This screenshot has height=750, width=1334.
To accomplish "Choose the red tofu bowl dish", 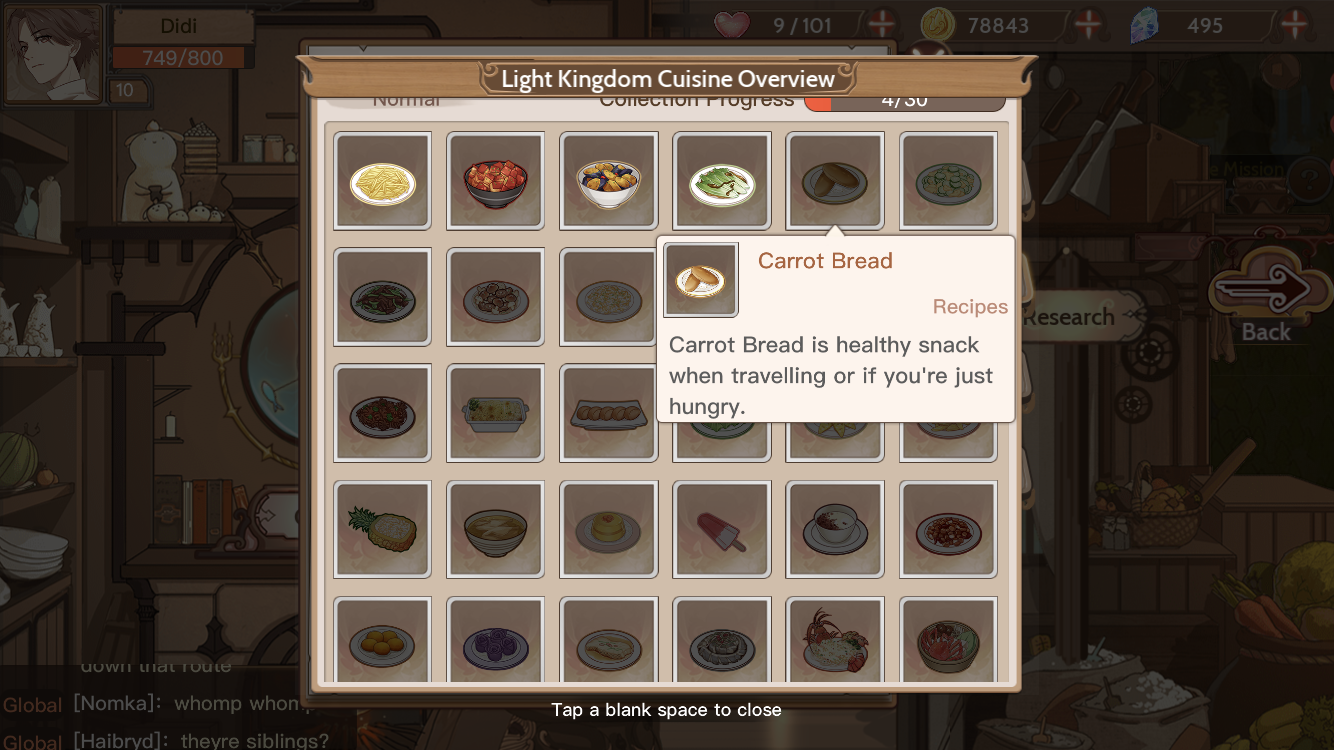I will 495,181.
